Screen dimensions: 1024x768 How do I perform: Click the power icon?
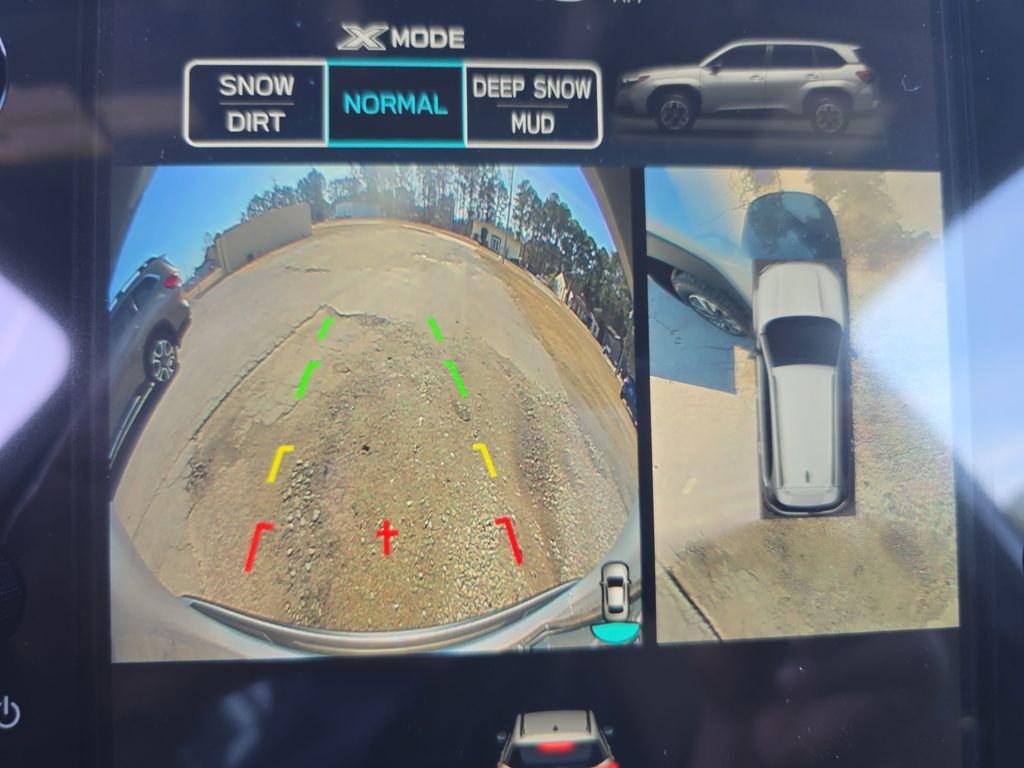[8, 713]
